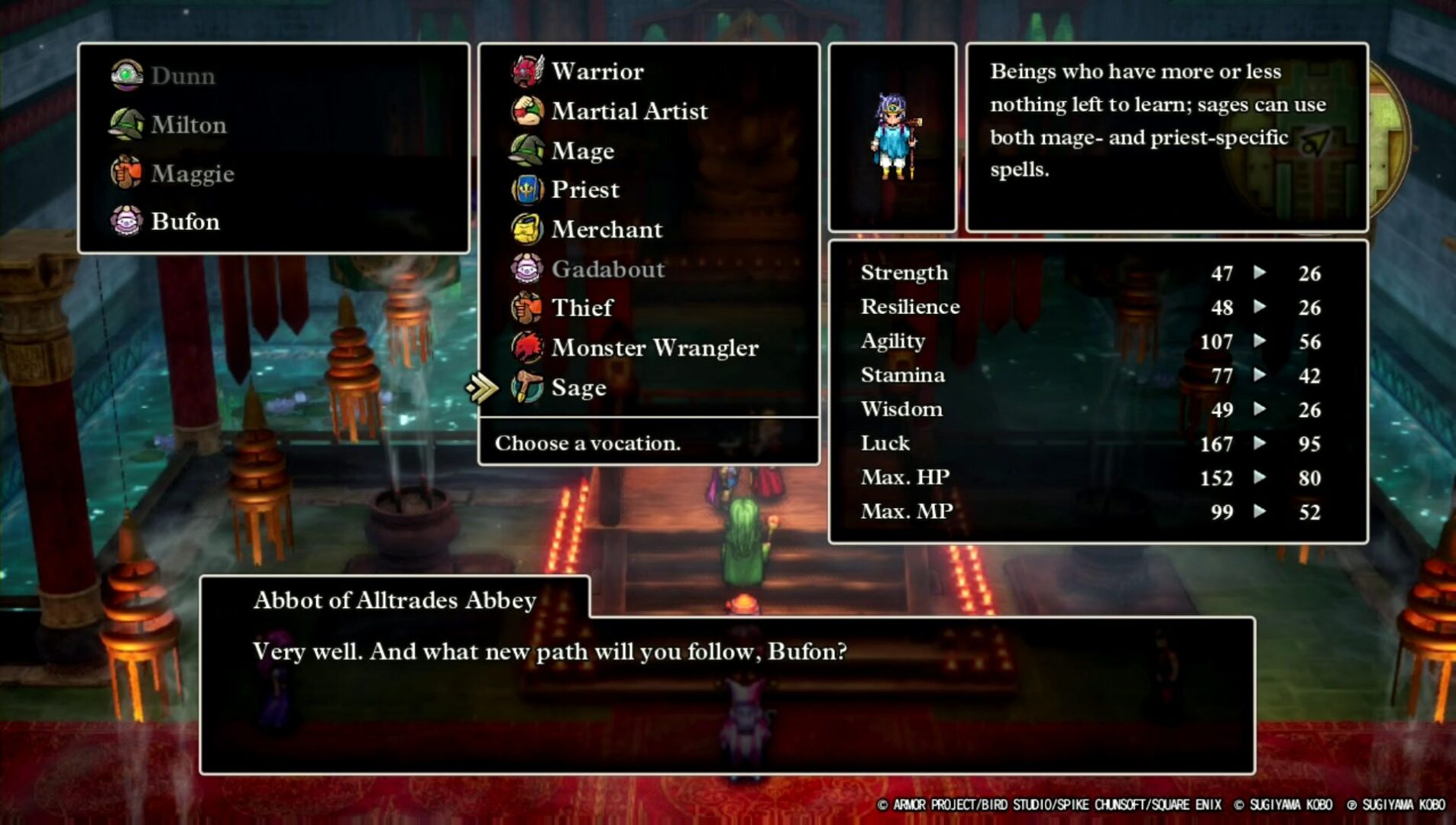Choose the Warrior vocation

(x=597, y=71)
